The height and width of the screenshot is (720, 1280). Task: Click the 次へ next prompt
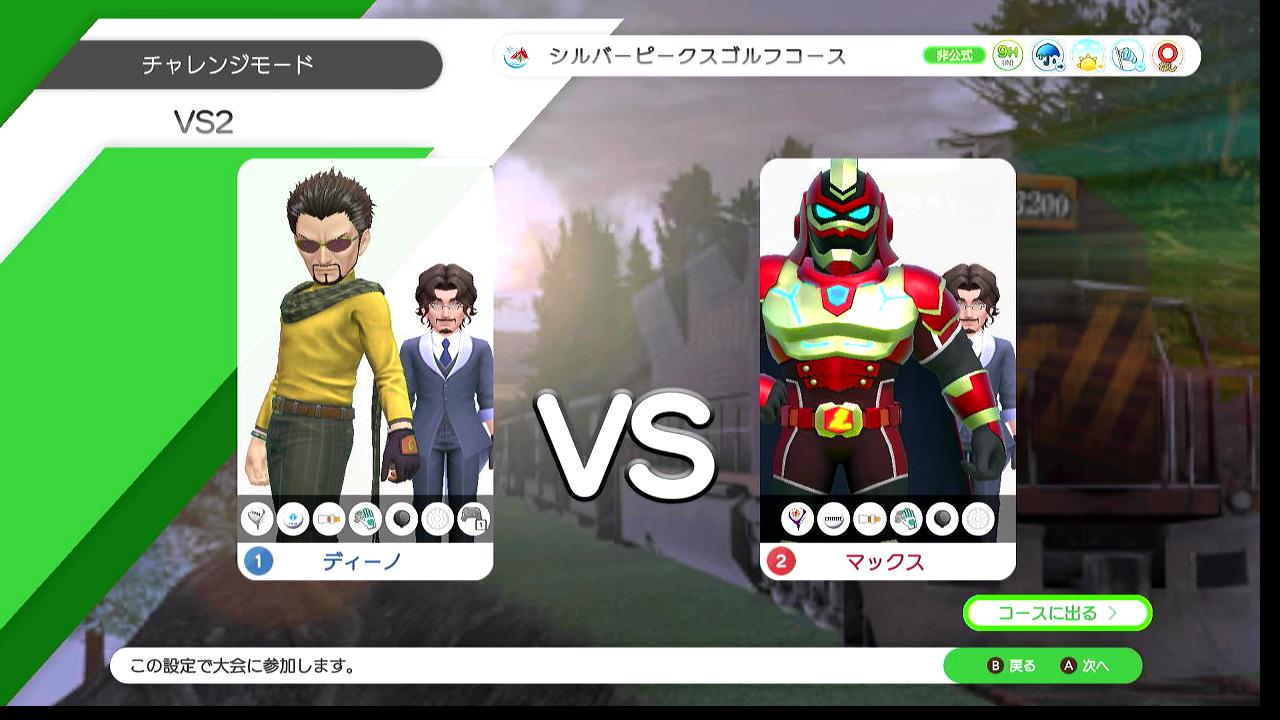pyautogui.click(x=1085, y=666)
